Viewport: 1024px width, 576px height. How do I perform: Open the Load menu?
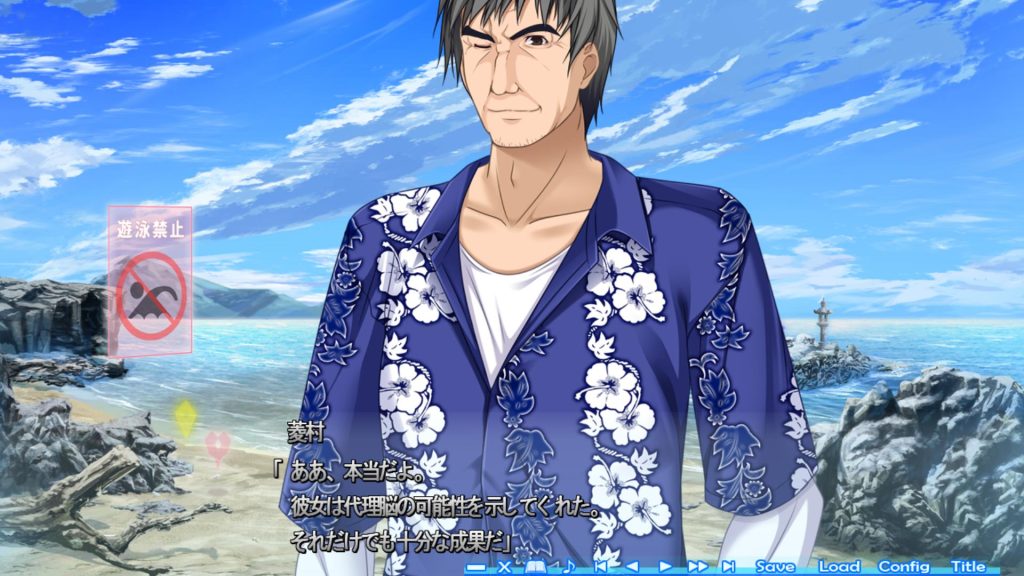[x=839, y=566]
